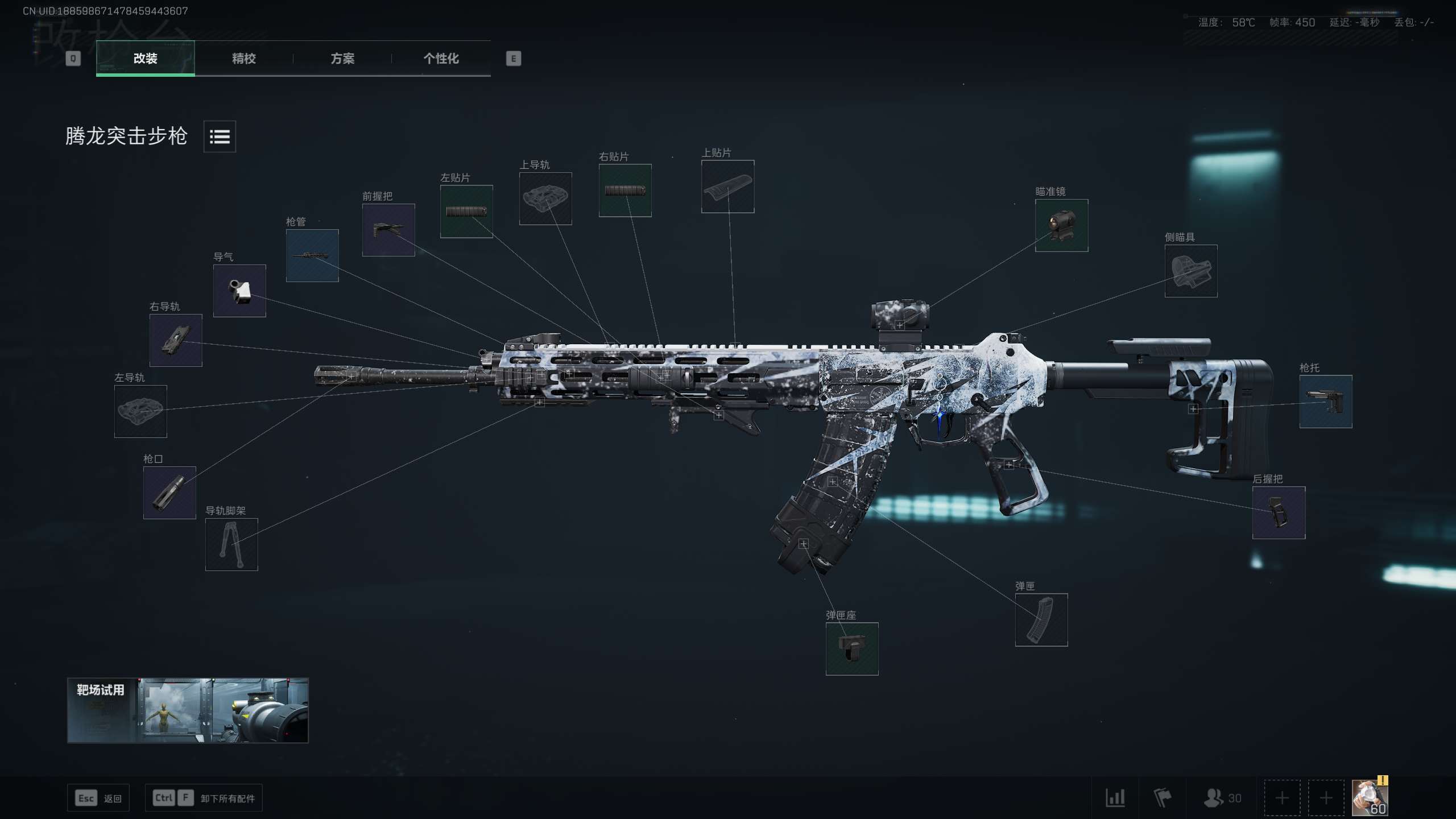This screenshot has width=1456, height=819.
Task: Select the 侧瞄具 side sight slot
Action: [1191, 271]
